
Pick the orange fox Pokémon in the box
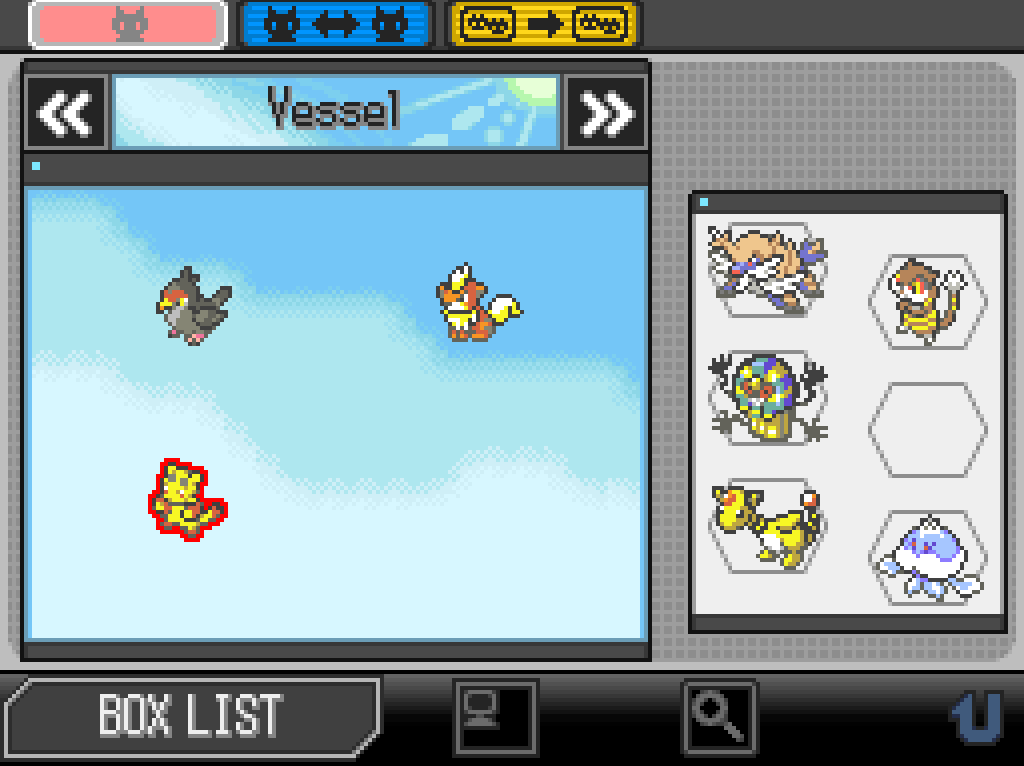pyautogui.click(x=477, y=304)
